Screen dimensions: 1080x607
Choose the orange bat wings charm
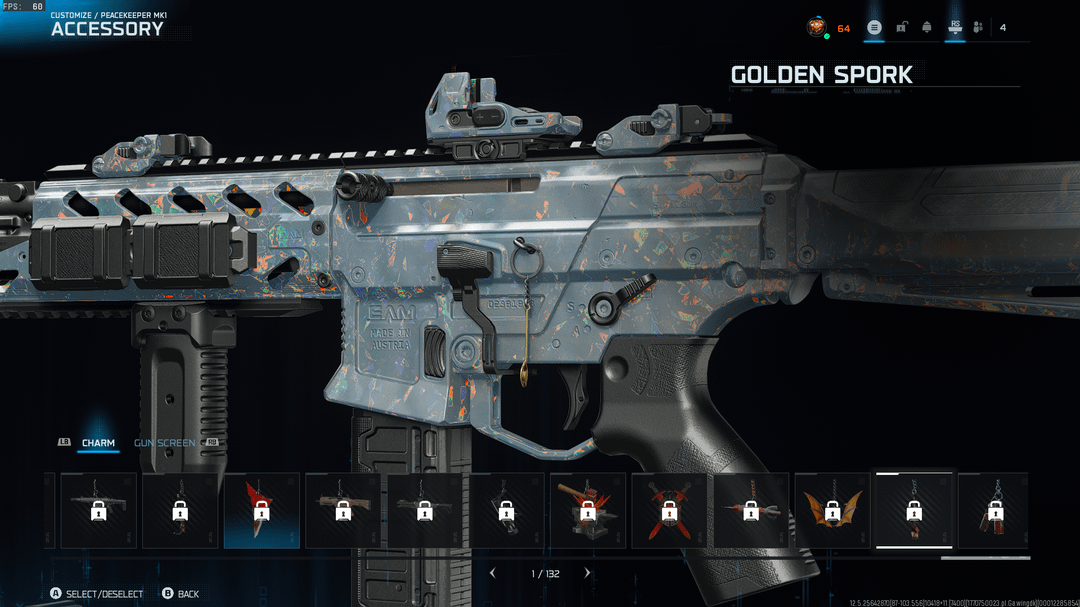point(832,510)
